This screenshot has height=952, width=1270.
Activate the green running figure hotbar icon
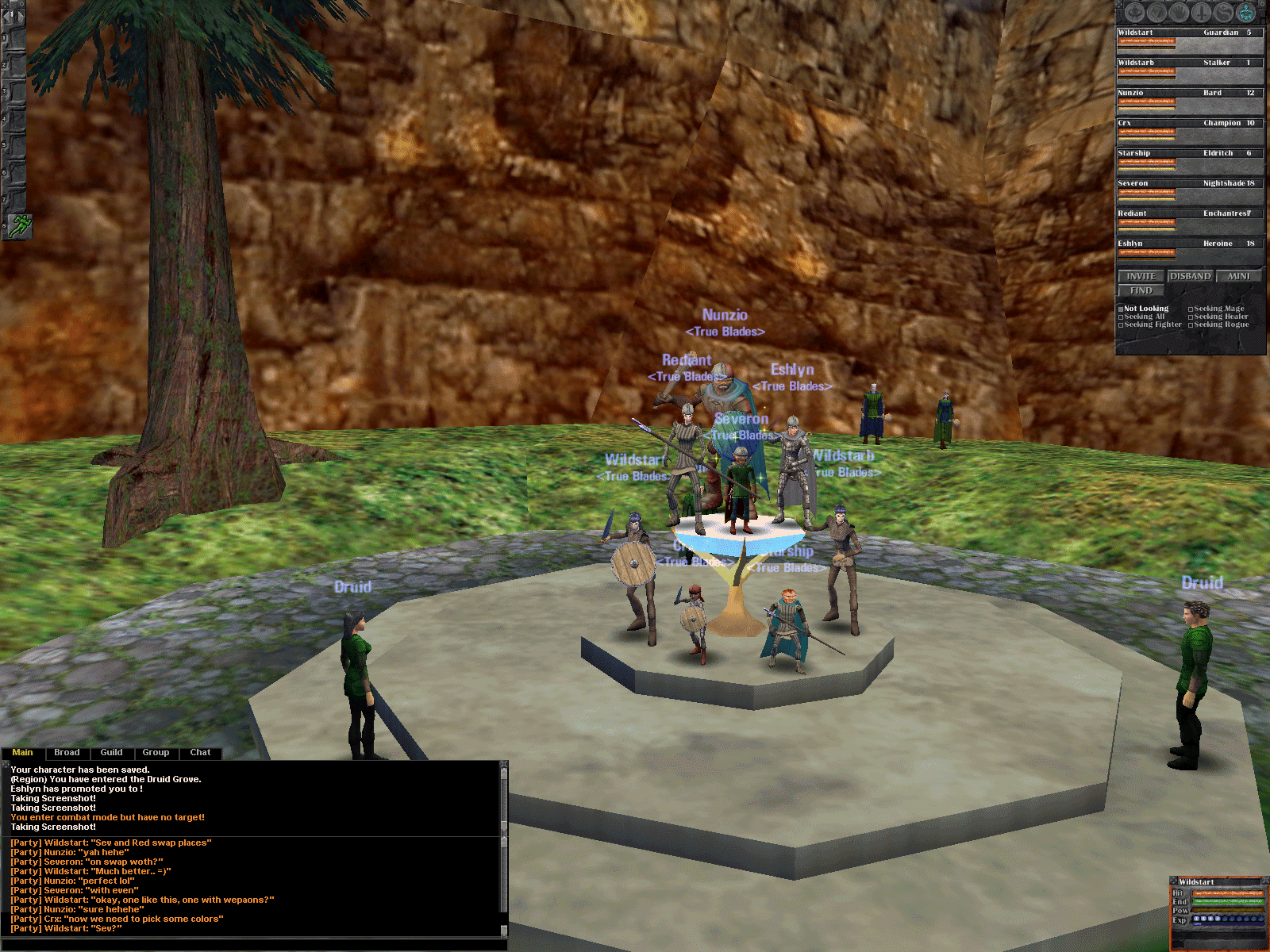[20, 225]
